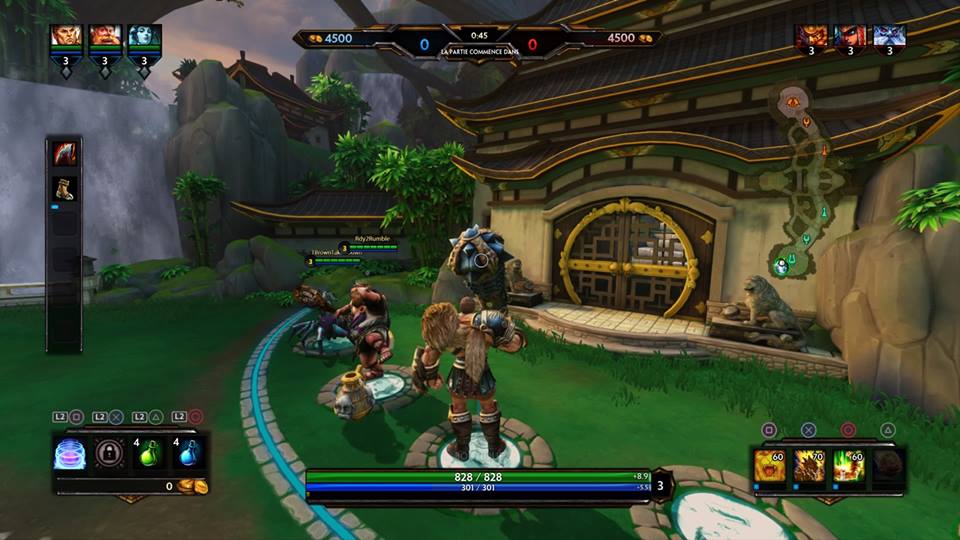Select the locked relic slot
This screenshot has height=540, width=960.
(109, 453)
